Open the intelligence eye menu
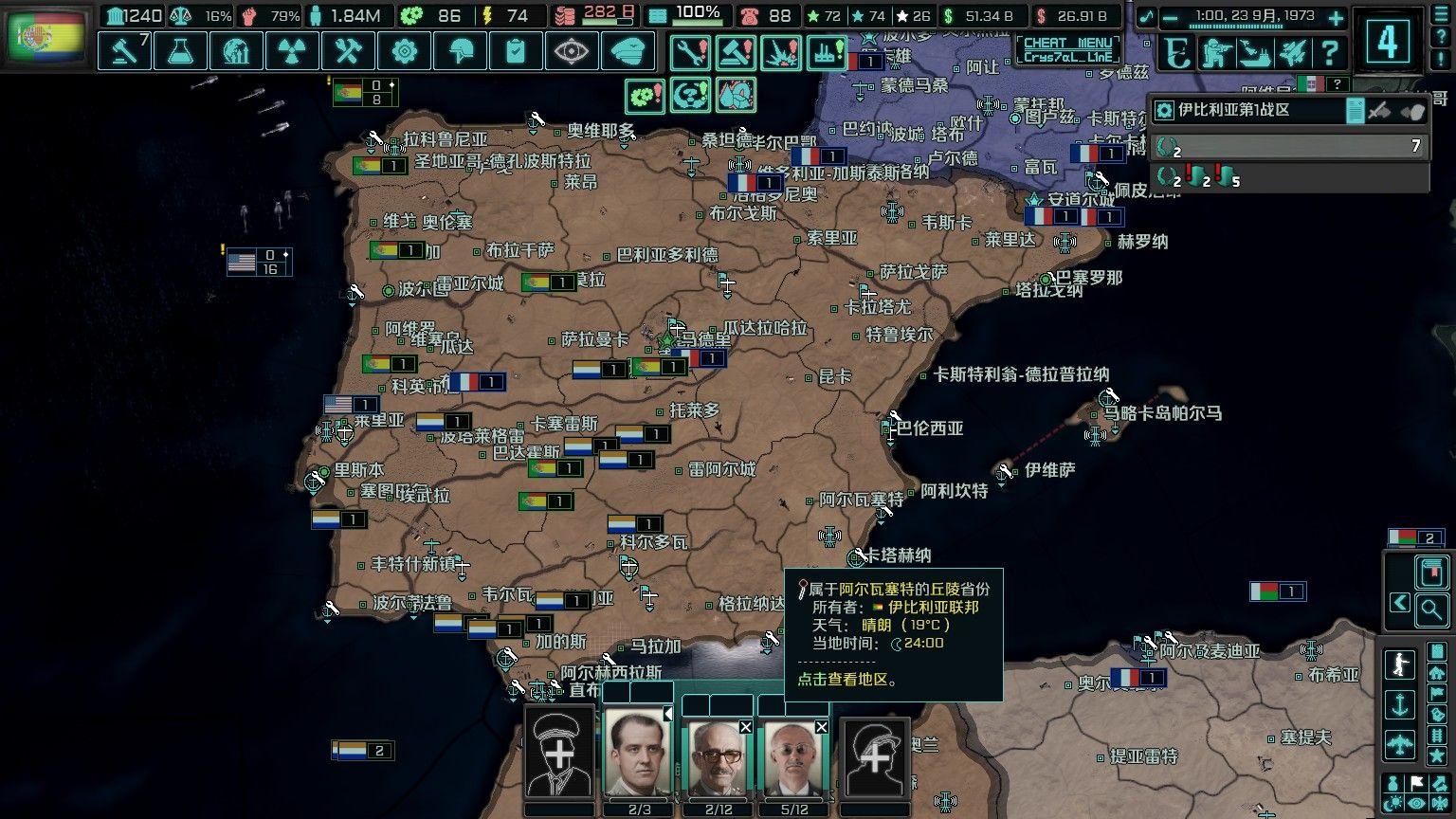 pyautogui.click(x=572, y=50)
